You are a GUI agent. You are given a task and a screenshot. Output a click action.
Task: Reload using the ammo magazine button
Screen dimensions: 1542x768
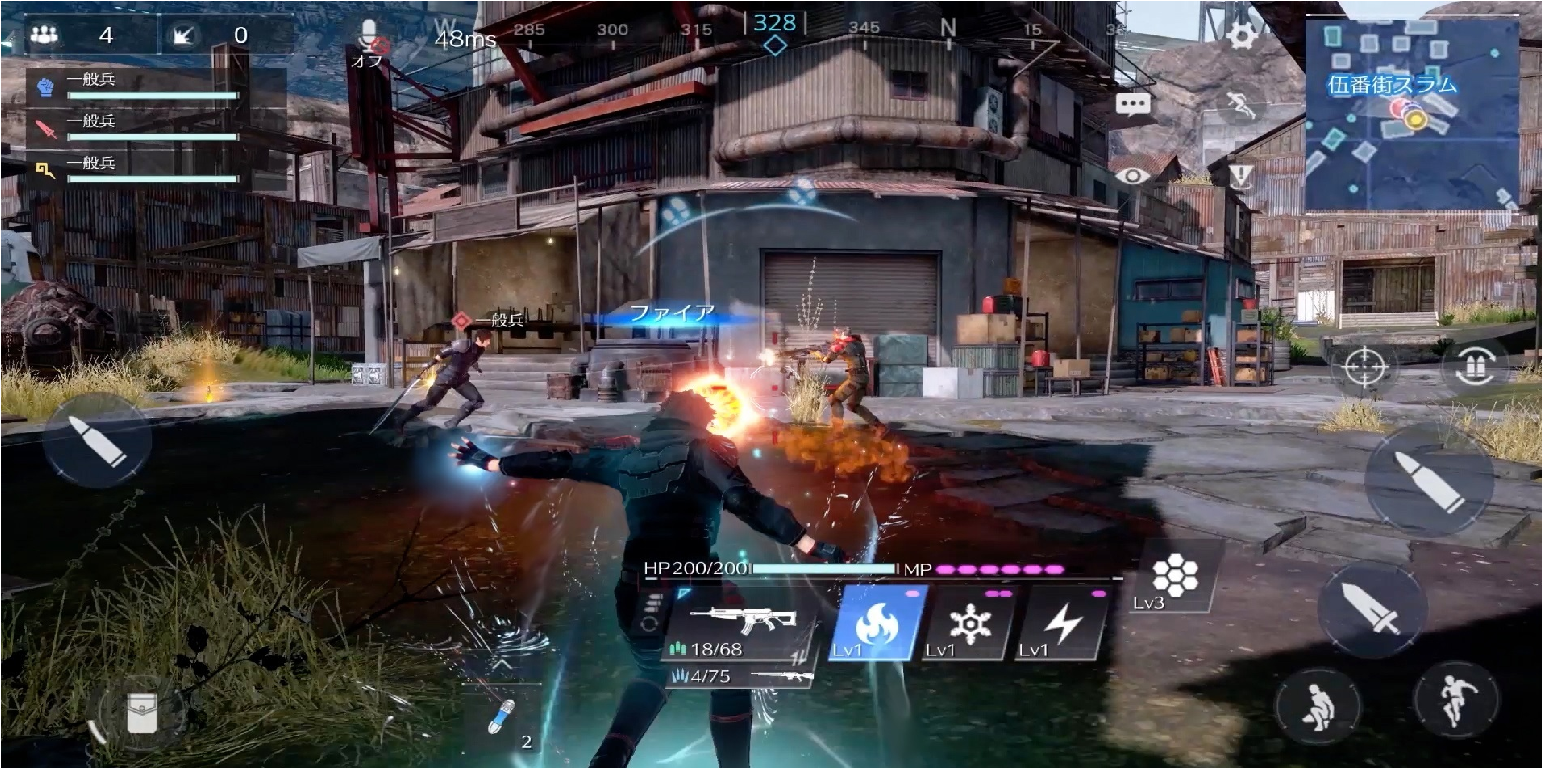1474,367
